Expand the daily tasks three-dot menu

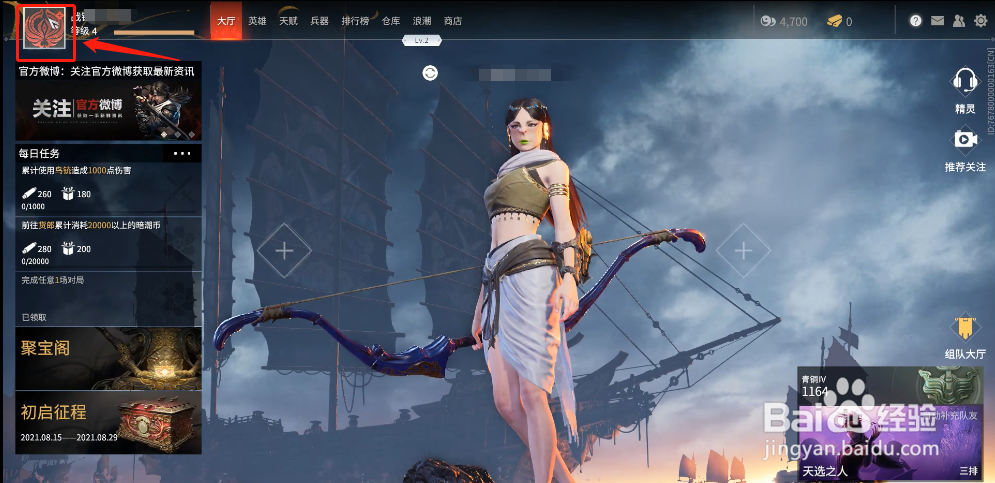tap(182, 154)
